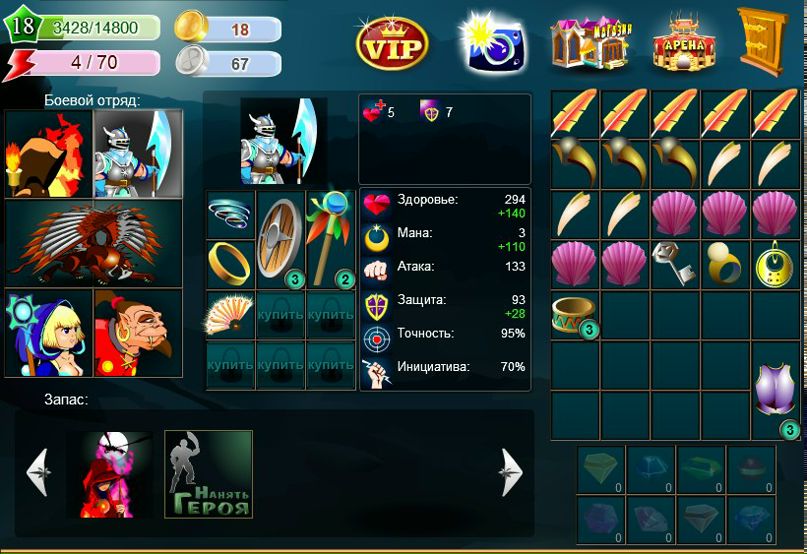This screenshot has width=807, height=554.
Task: Select the gold amulet in inventory
Action: [x=775, y=263]
